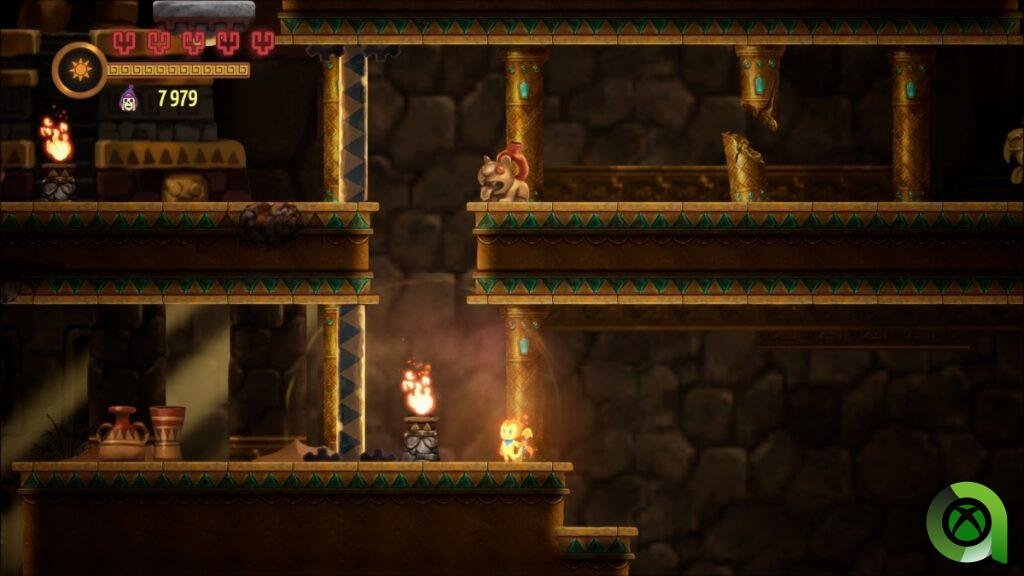Select the purple mask currency icon
This screenshot has width=1024, height=576.
click(x=129, y=98)
